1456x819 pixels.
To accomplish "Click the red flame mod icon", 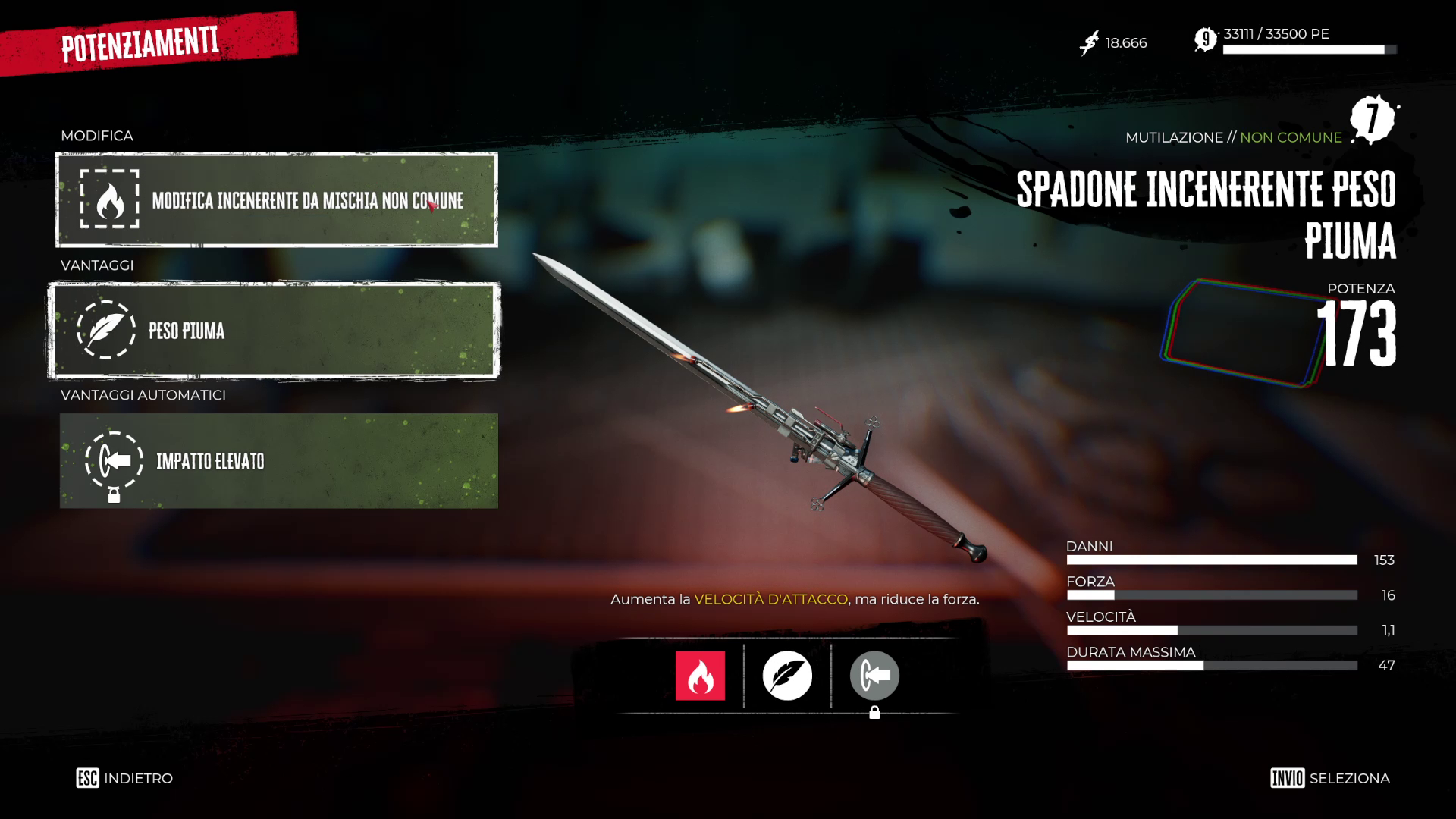I will point(700,676).
